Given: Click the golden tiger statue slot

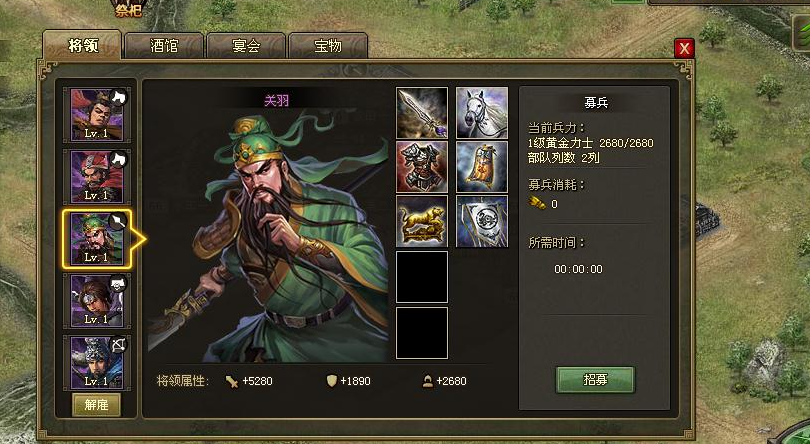Looking at the screenshot, I should click(x=422, y=221).
